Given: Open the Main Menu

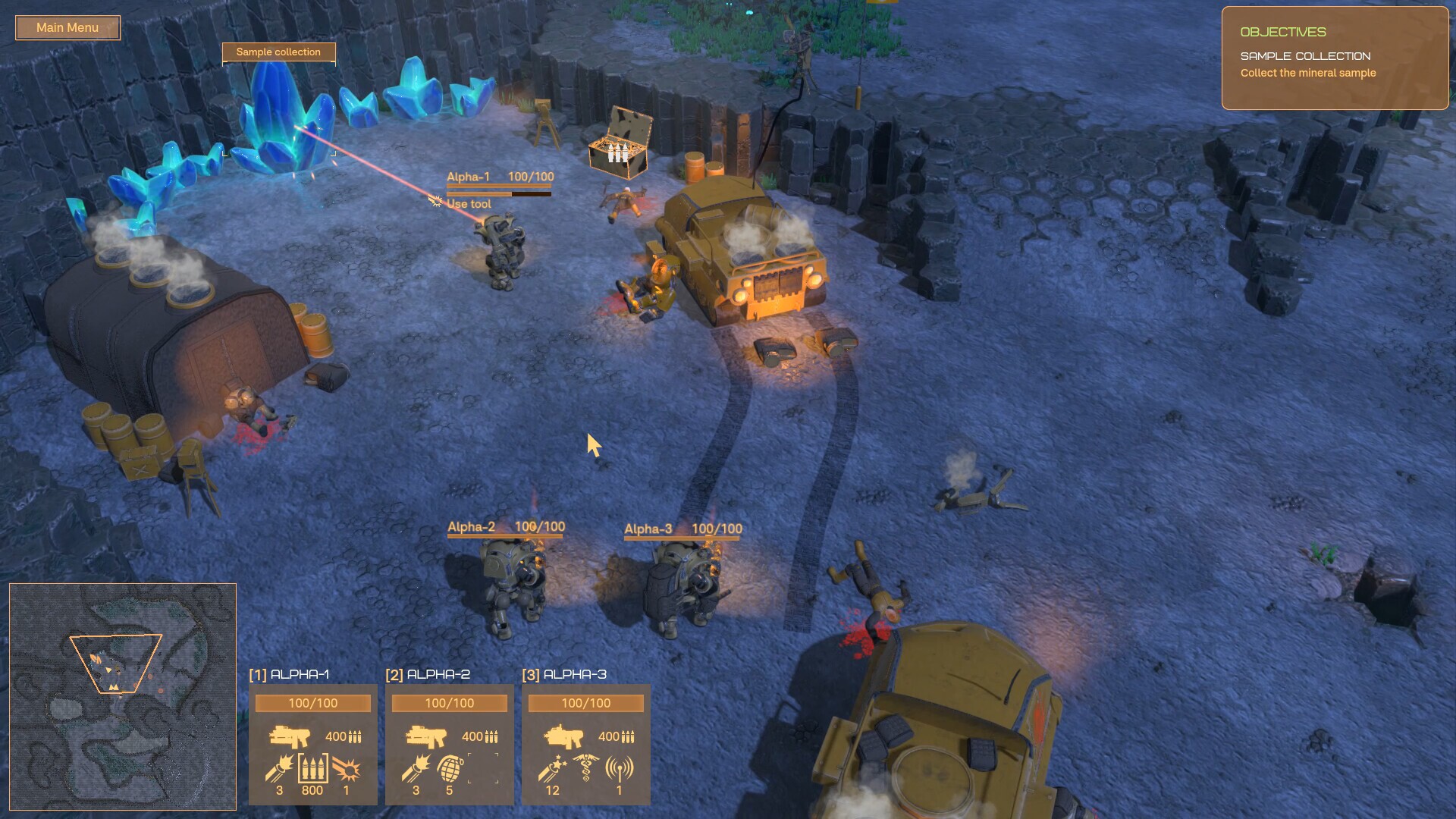Looking at the screenshot, I should click(x=67, y=27).
